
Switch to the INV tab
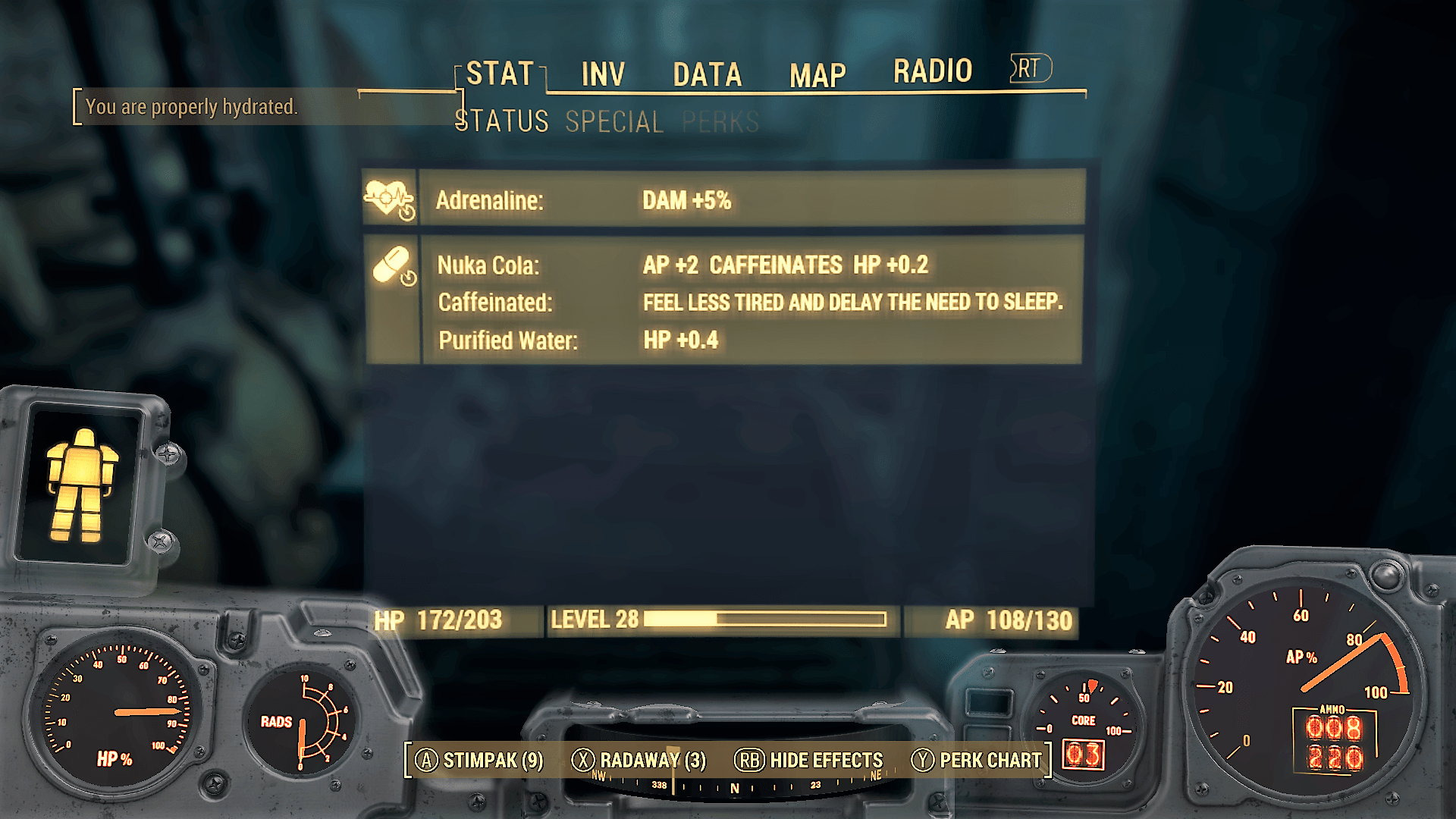pyautogui.click(x=603, y=74)
